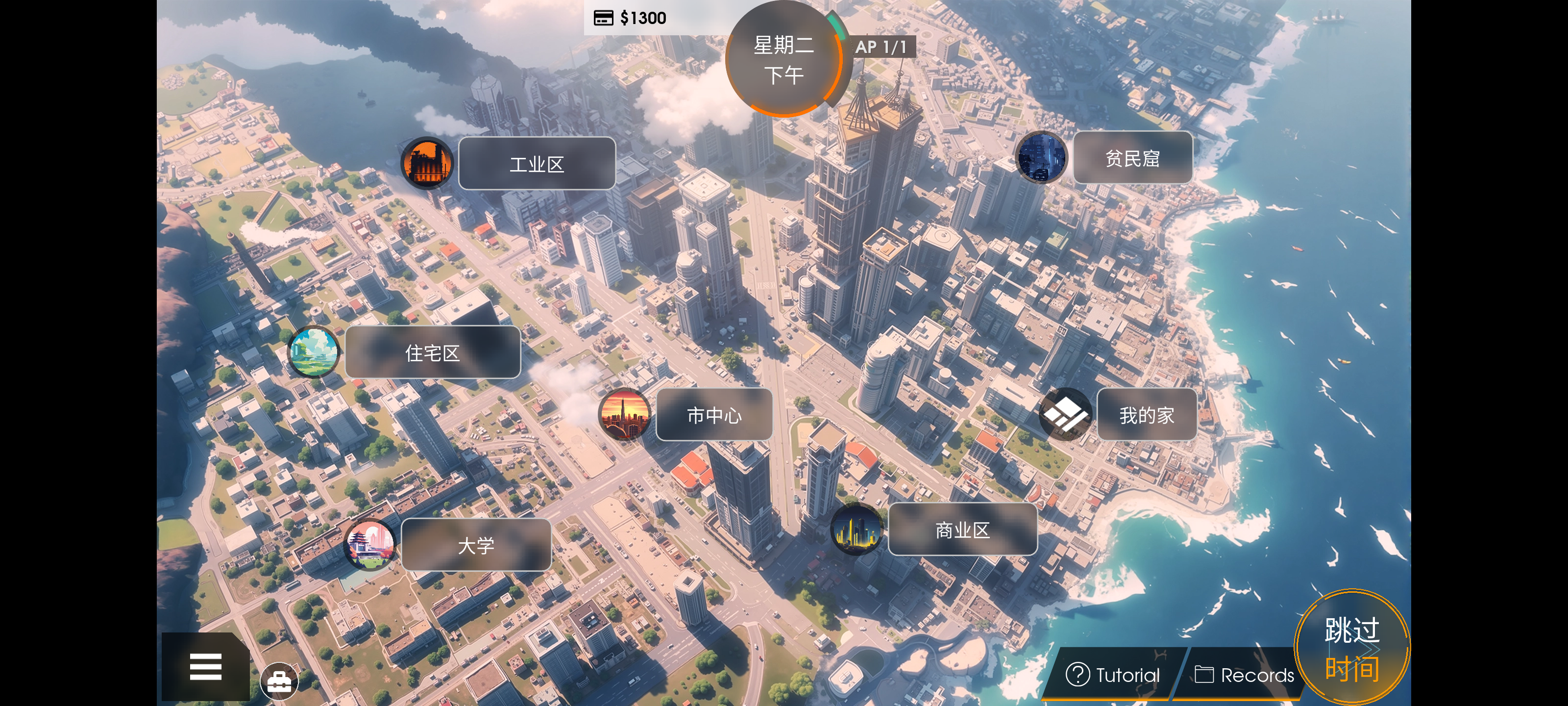This screenshot has height=706, width=1568.
Task: Click the orange factory thumbnail icon
Action: [x=427, y=163]
